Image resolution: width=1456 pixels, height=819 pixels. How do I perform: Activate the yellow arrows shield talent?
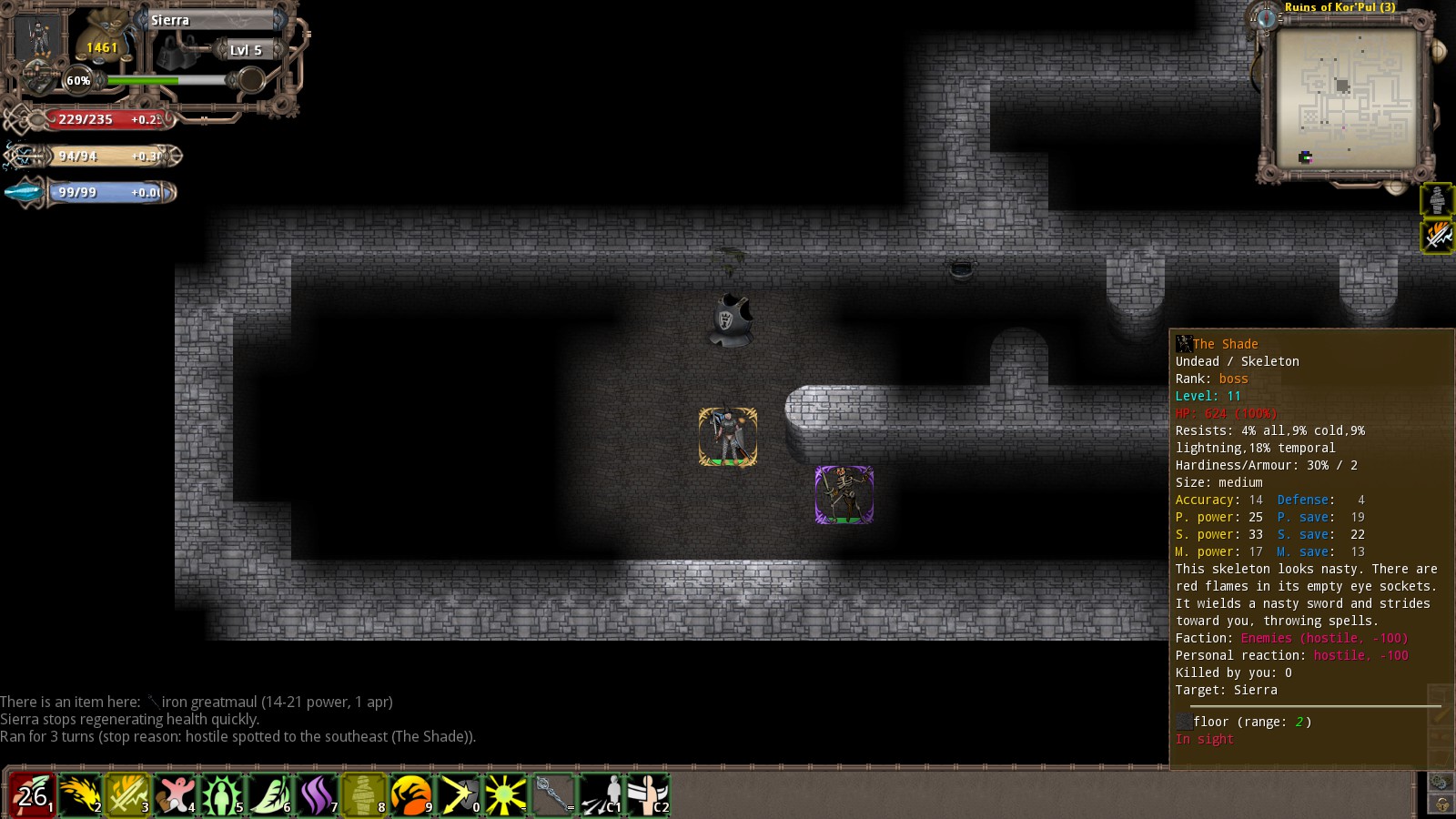pos(459,794)
